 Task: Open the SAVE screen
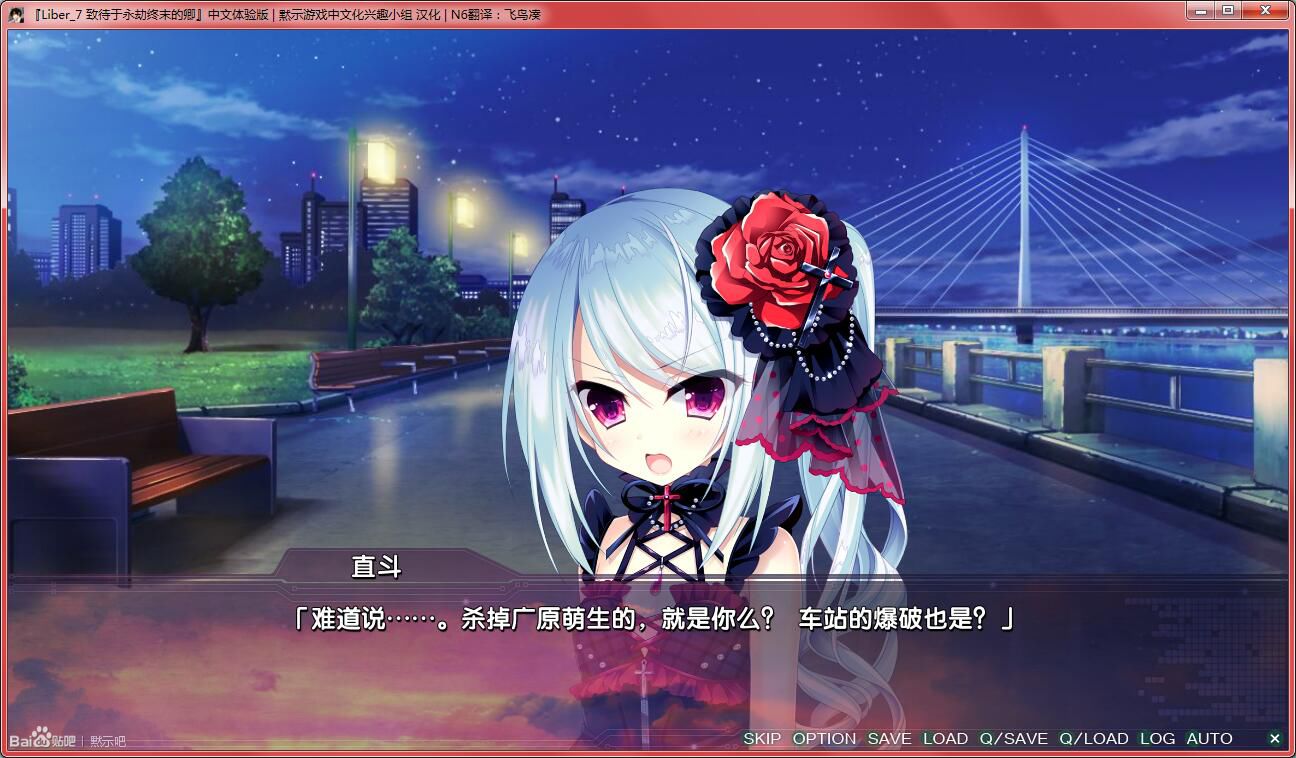pos(889,738)
